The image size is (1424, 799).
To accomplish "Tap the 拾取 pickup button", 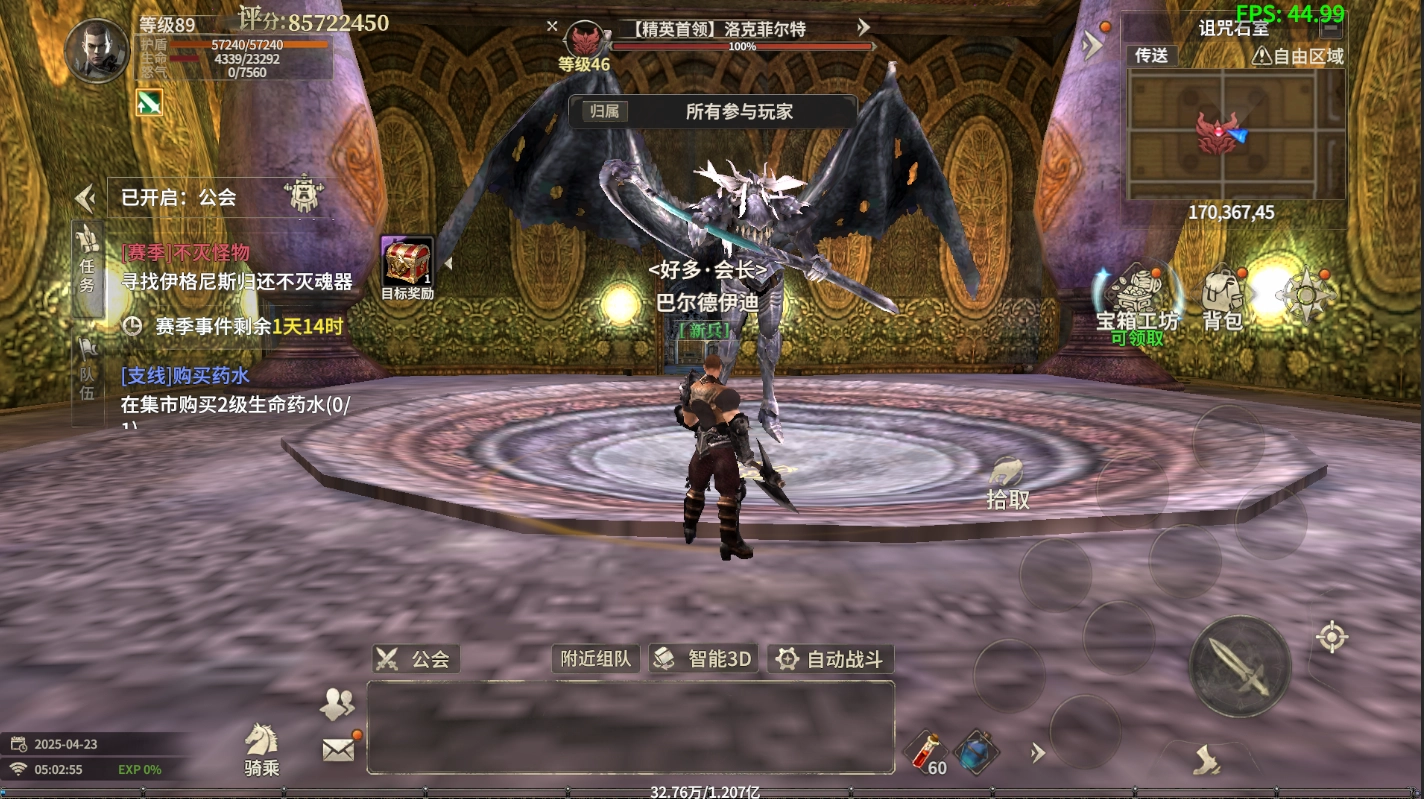I will coord(1007,483).
